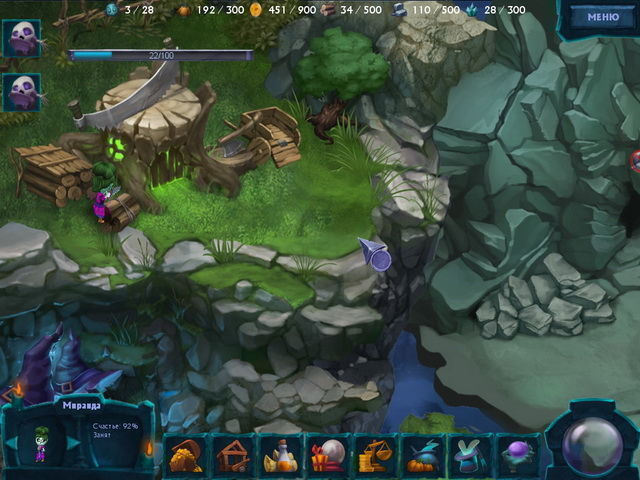Open the purple cauldron icon
Viewport: 640px width, 480px height.
coord(517,457)
